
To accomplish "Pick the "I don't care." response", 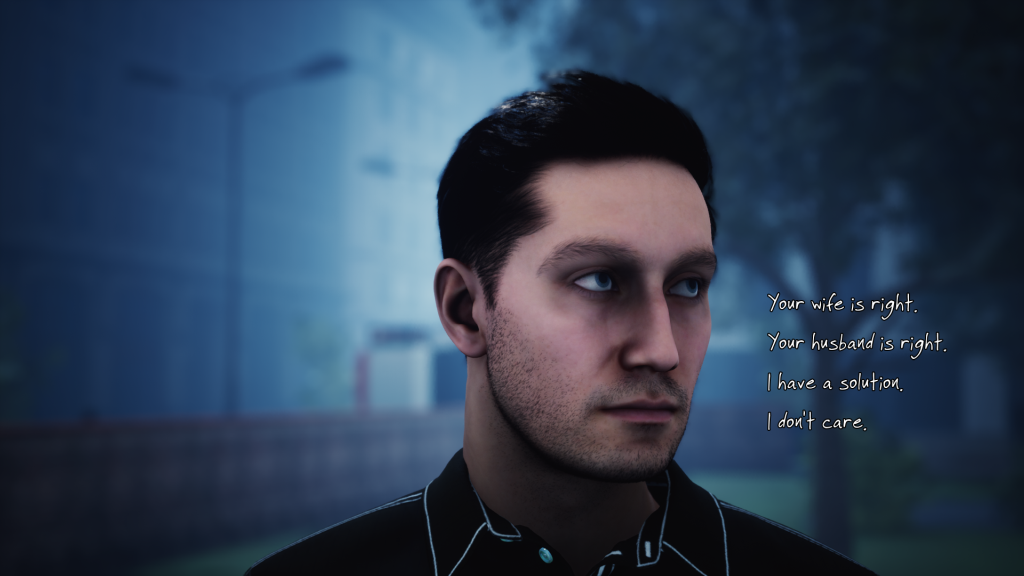I will (x=816, y=422).
